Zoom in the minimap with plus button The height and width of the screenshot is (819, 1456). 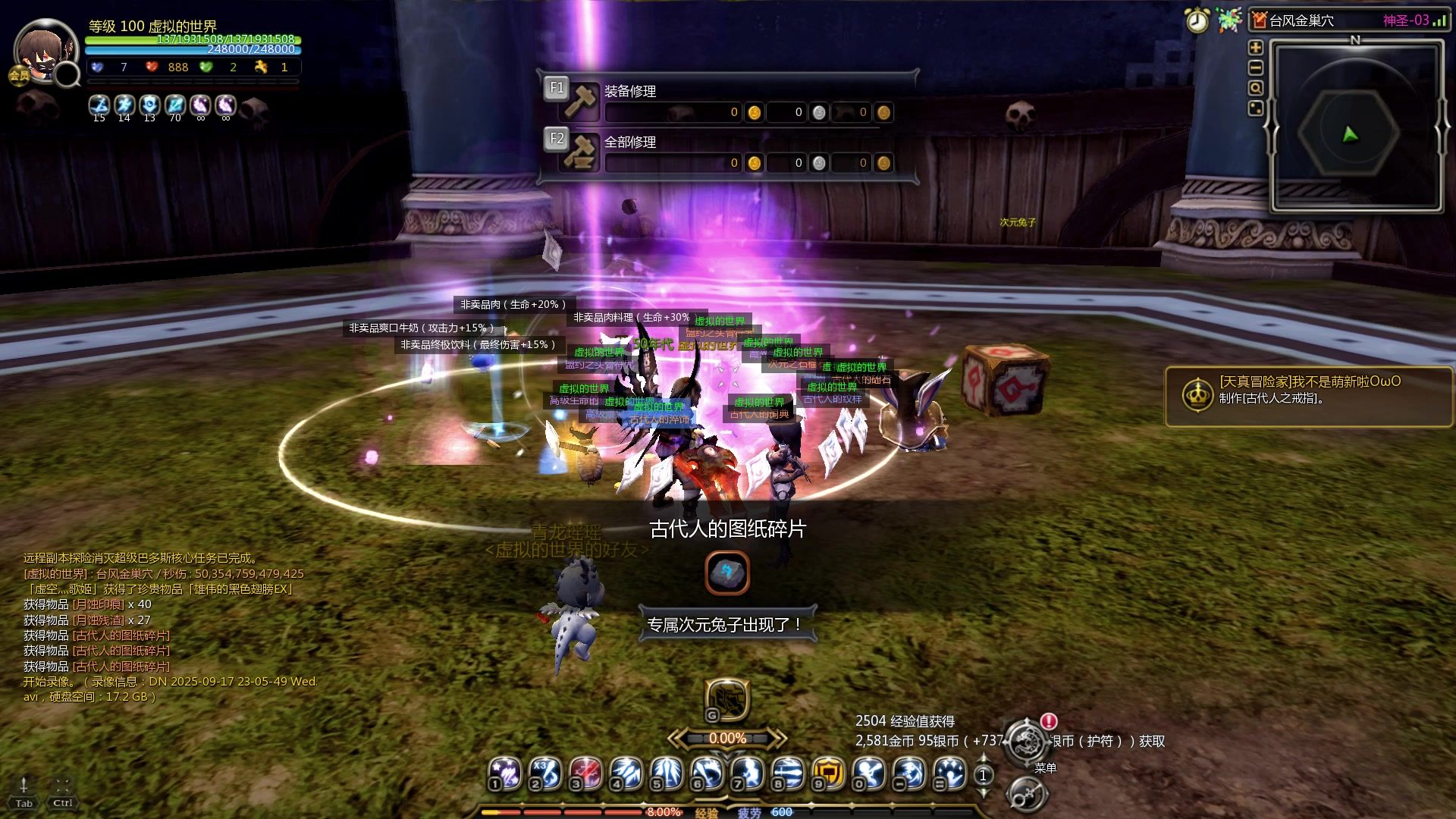(x=1256, y=48)
